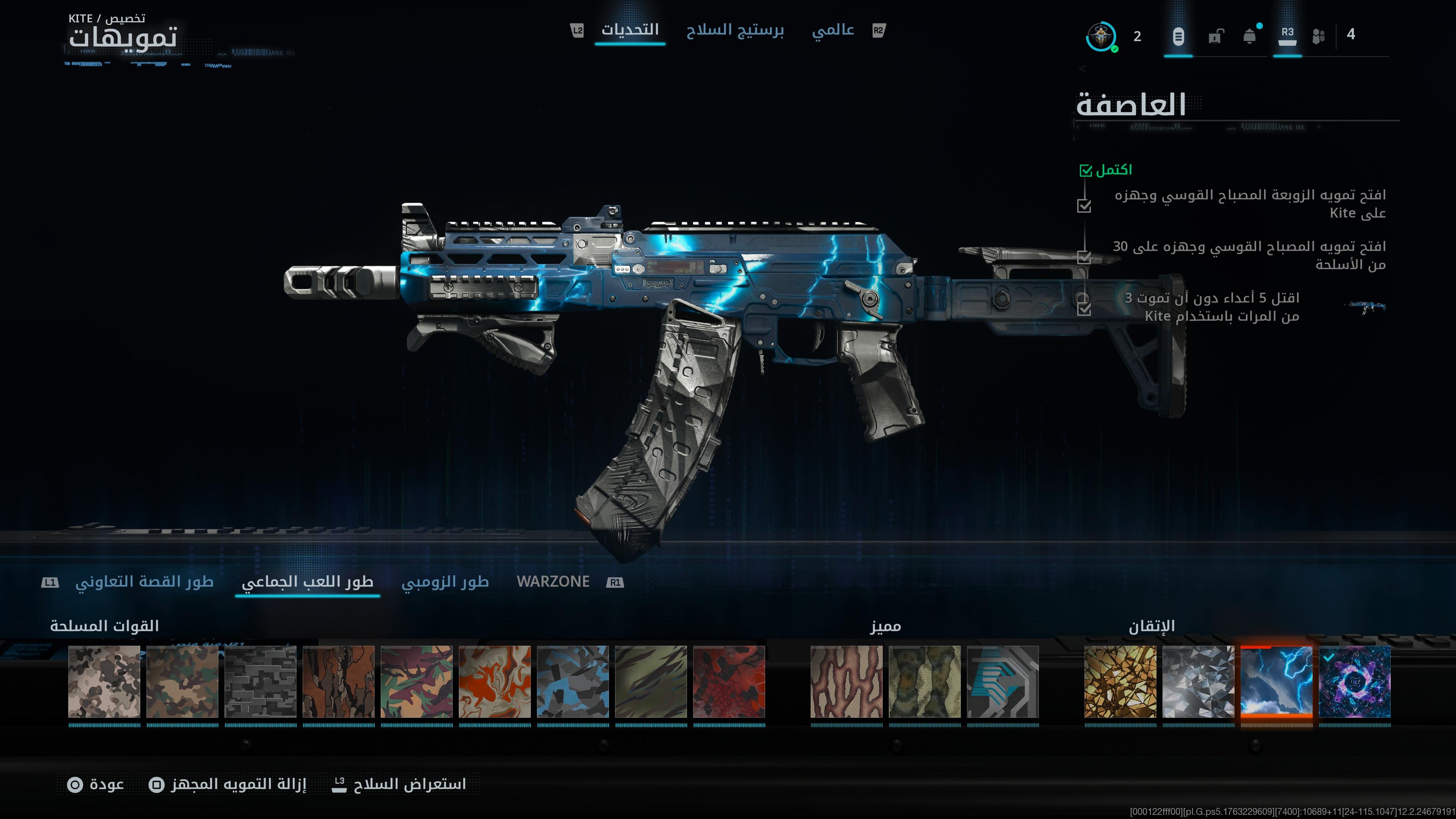Image resolution: width=1456 pixels, height=819 pixels.
Task: Go back with the عودة button
Action: (x=96, y=784)
